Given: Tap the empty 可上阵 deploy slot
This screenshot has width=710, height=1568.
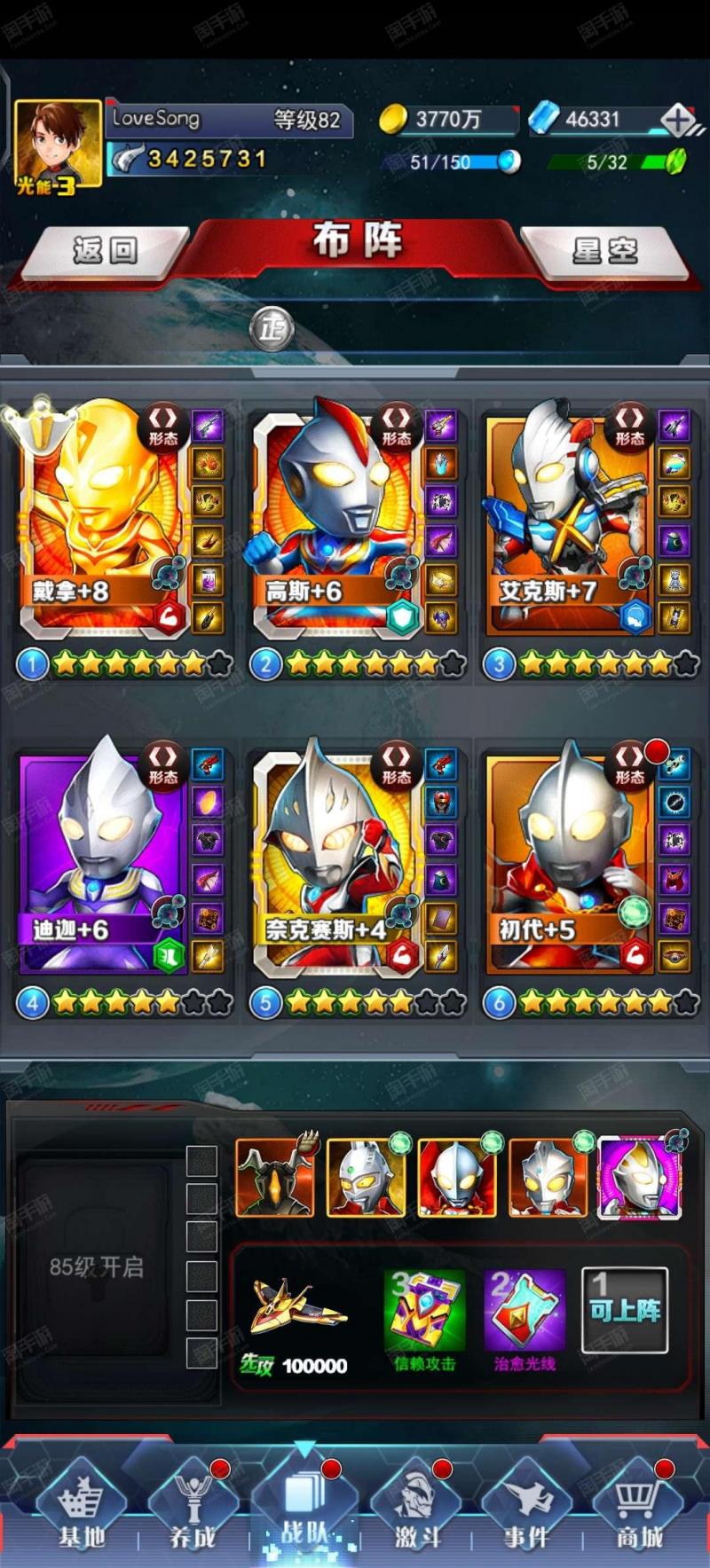Looking at the screenshot, I should 625,1310.
